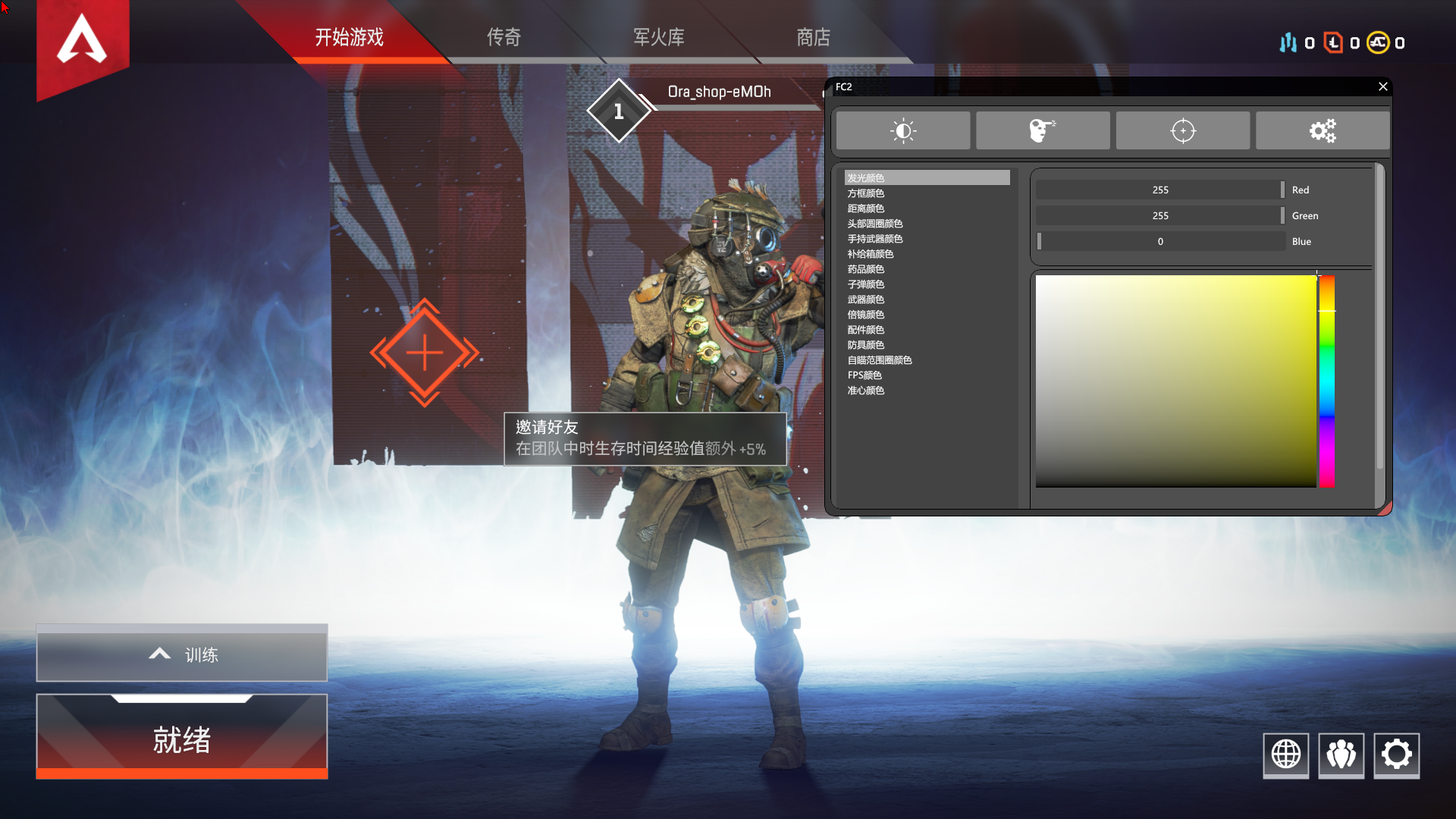Click the Blue value slider
This screenshot has width=1456, height=819.
(1160, 242)
